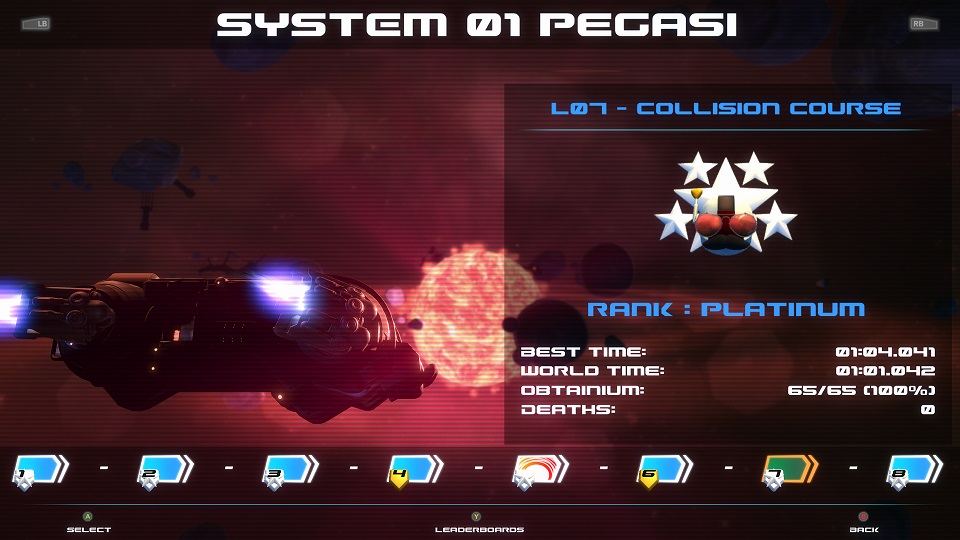Choose the level 2 tile
Viewport: 960px width, 540px height.
point(165,469)
